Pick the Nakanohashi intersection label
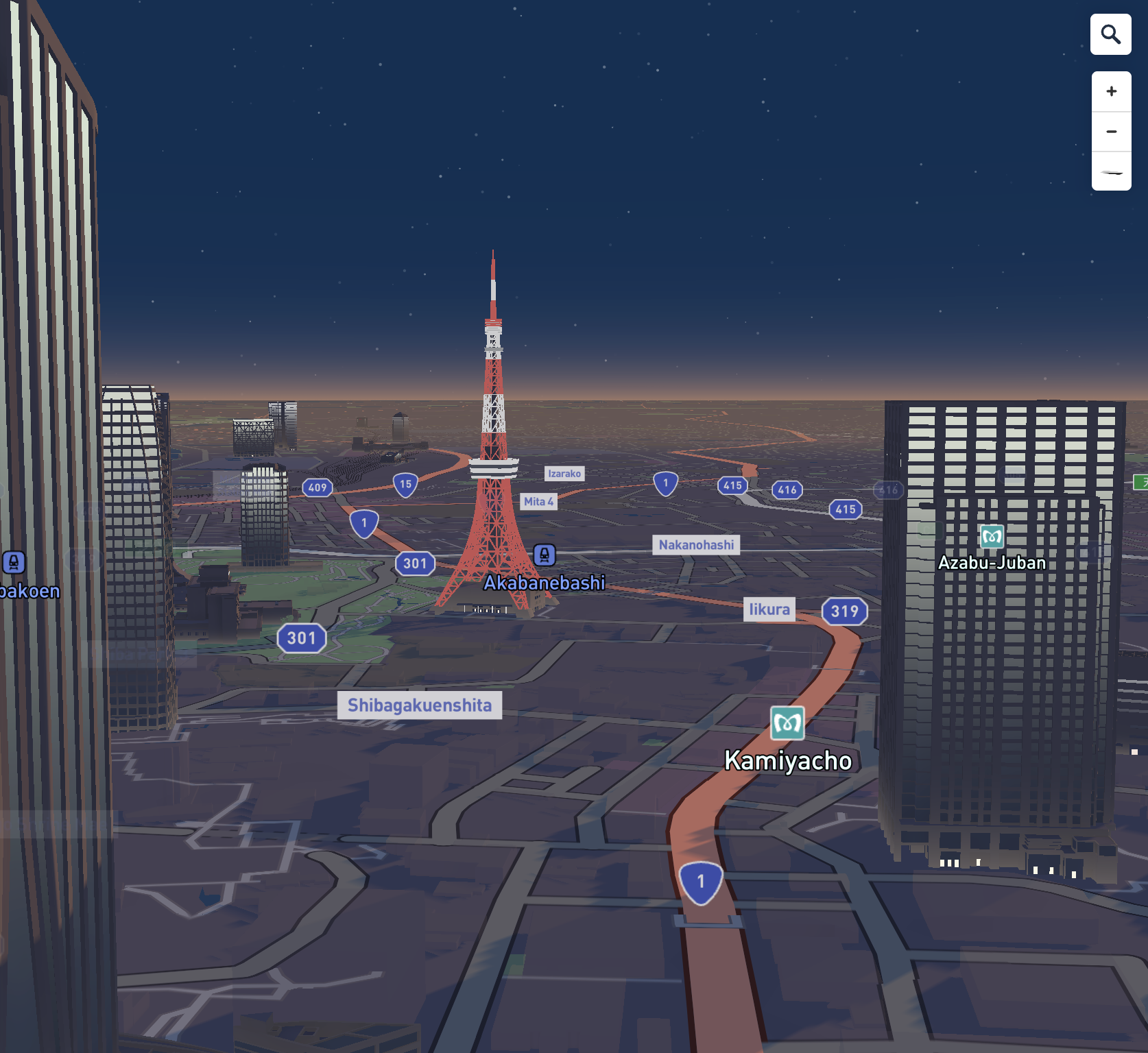 click(696, 545)
